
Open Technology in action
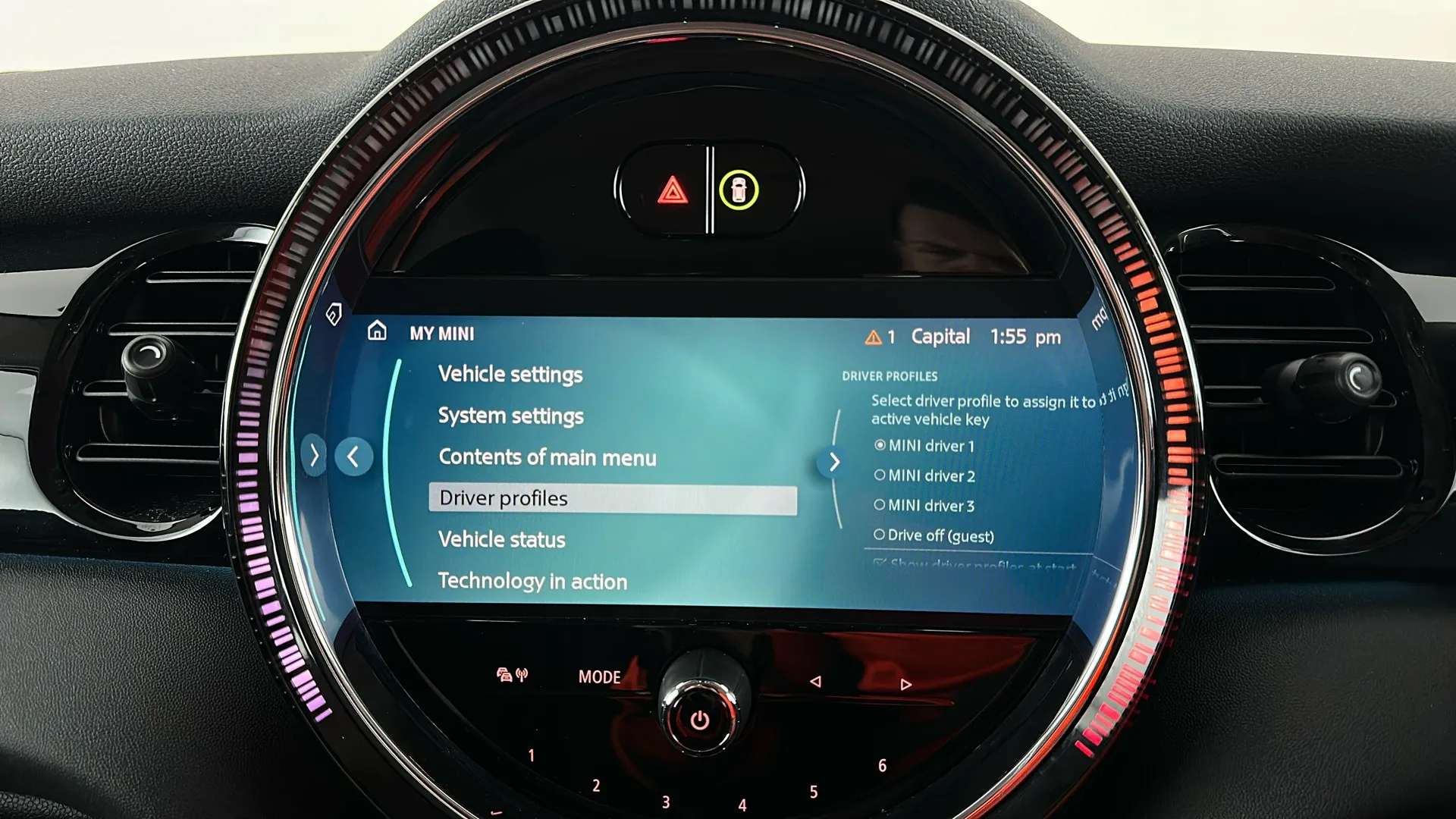point(532,582)
